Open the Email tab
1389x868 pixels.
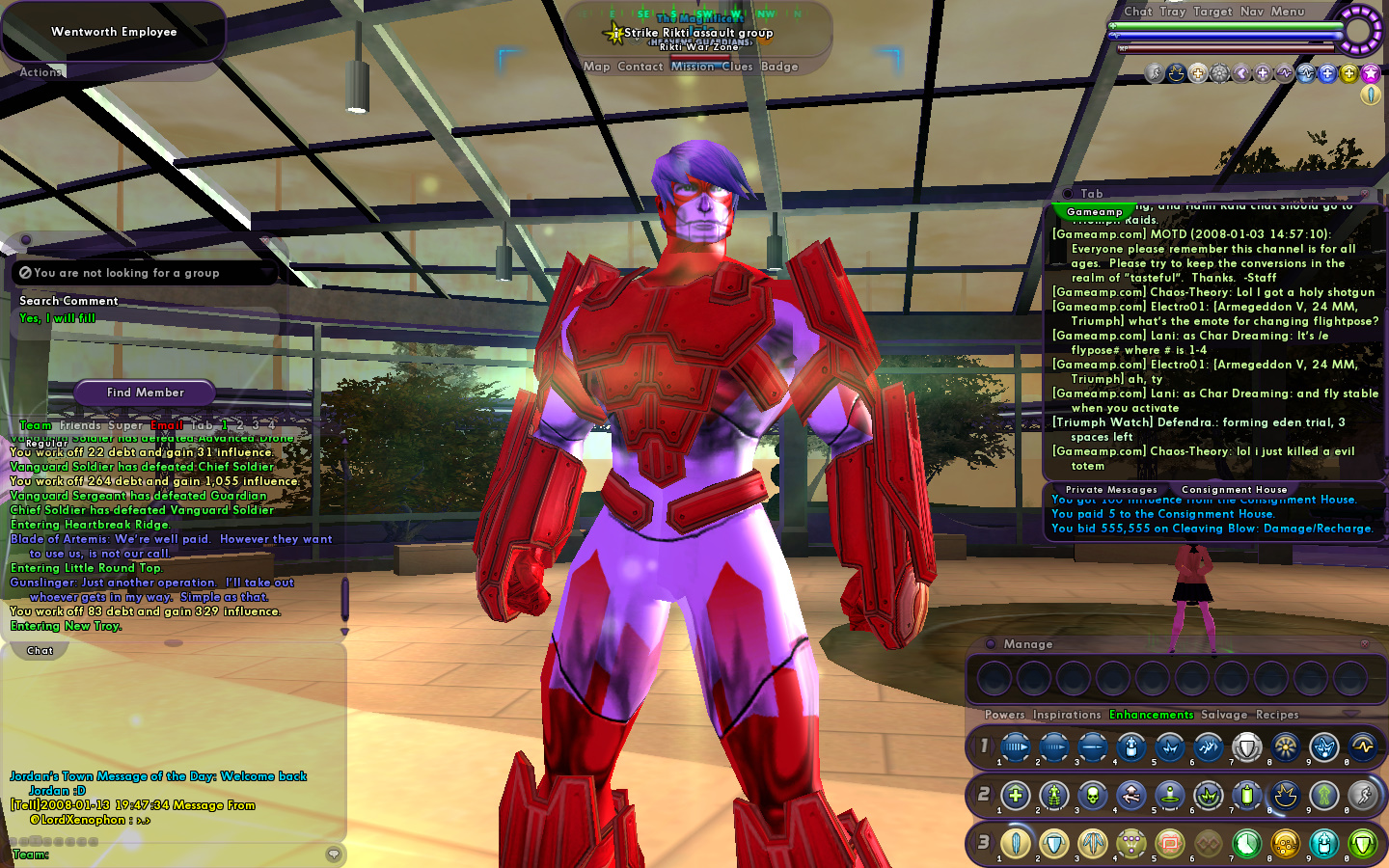[167, 425]
